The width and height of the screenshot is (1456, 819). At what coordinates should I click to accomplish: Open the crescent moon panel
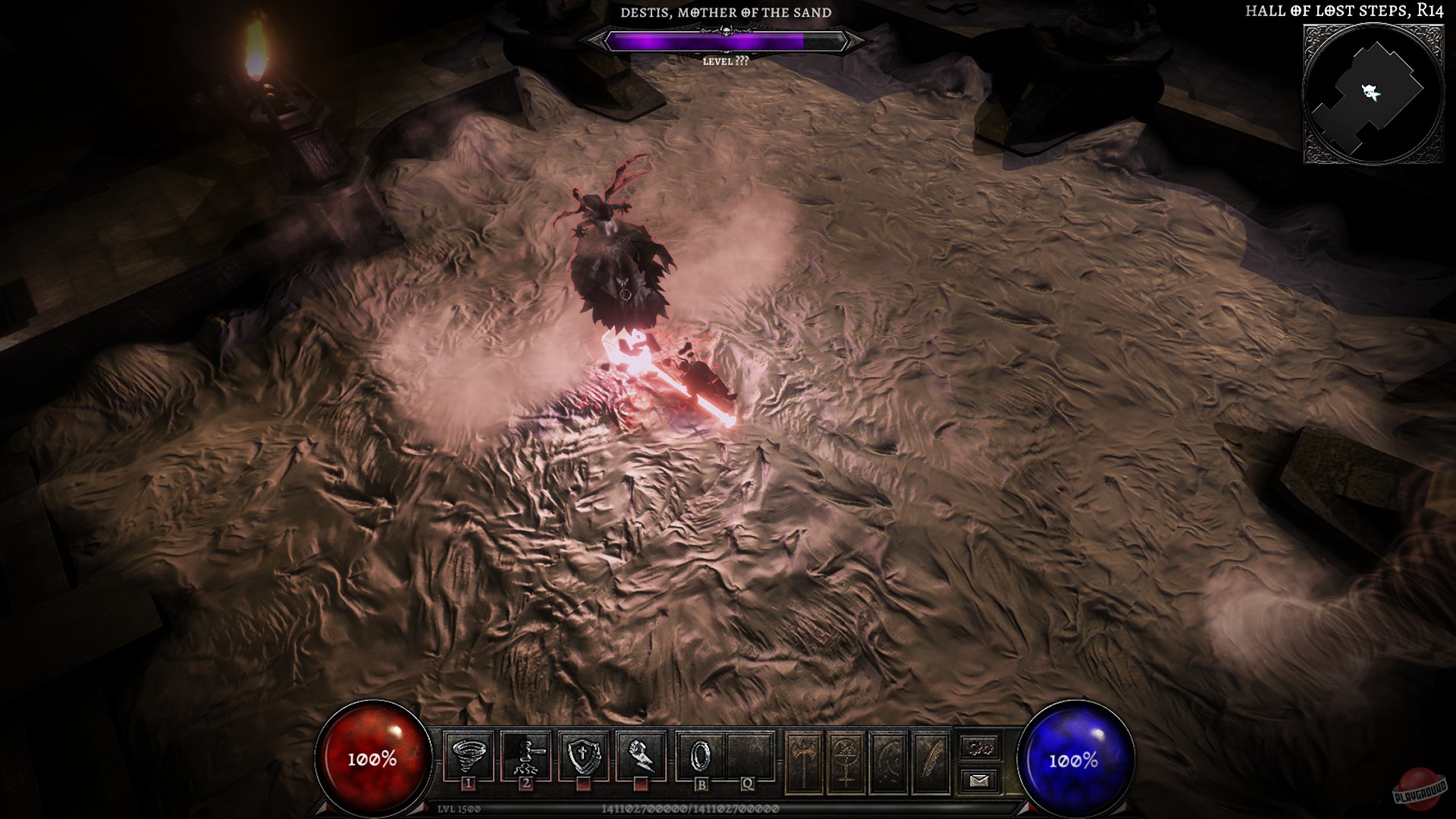[890, 761]
